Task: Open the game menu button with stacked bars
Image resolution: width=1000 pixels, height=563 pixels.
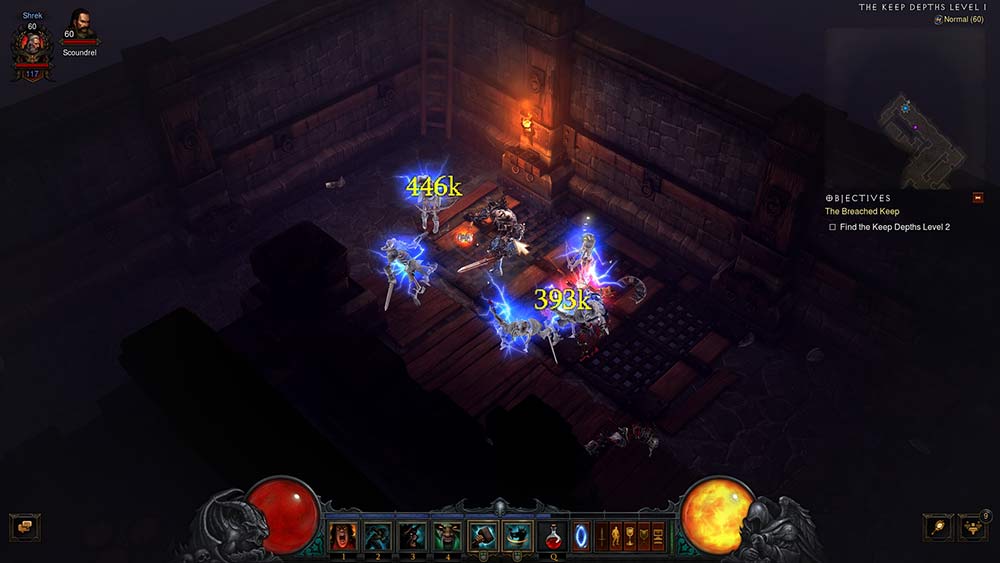Action: coord(658,536)
